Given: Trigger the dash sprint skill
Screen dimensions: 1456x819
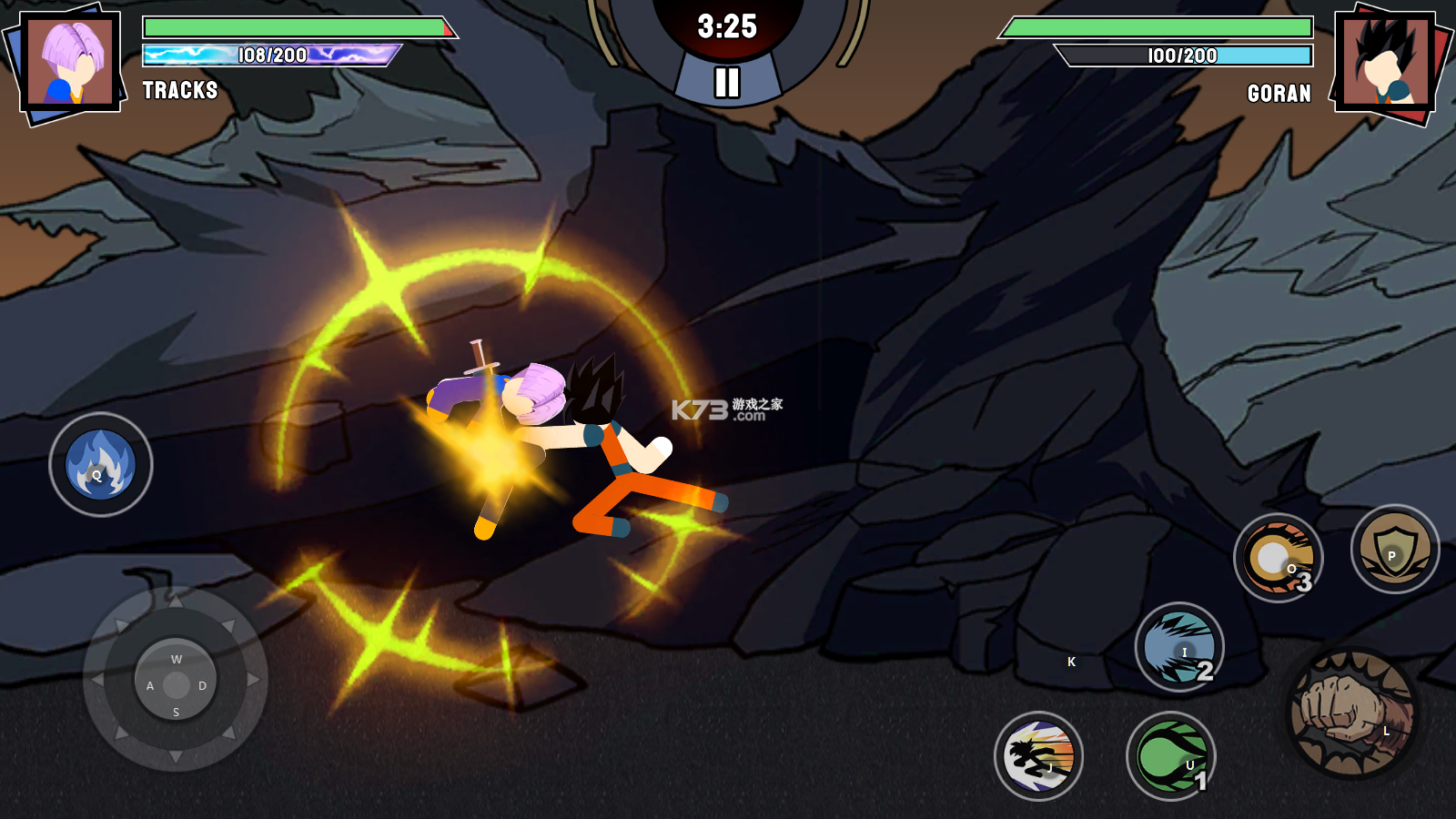Looking at the screenshot, I should click(1038, 756).
